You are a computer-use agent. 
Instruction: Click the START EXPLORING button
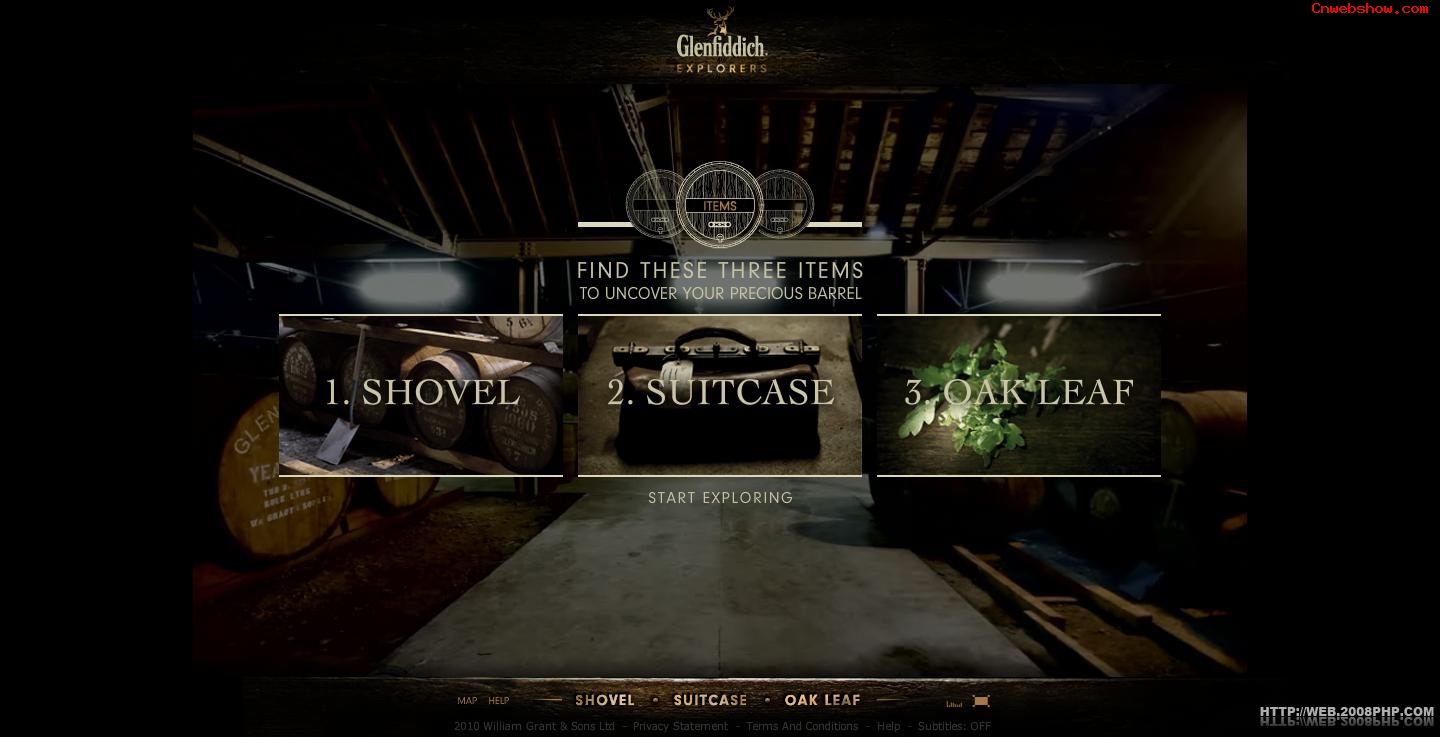[720, 498]
